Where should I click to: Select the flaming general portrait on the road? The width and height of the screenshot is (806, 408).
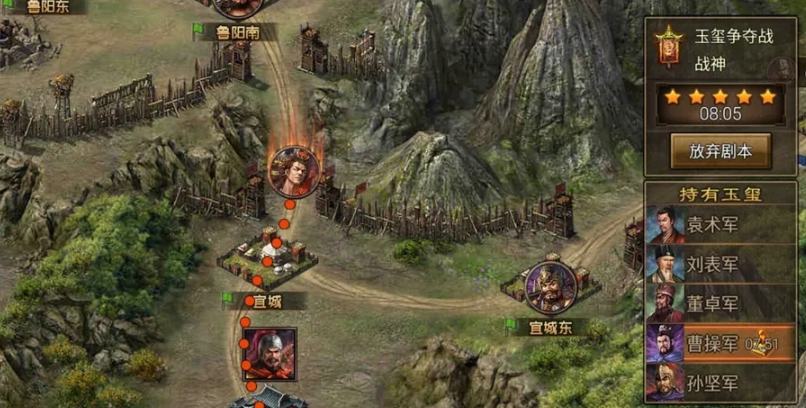point(294,171)
